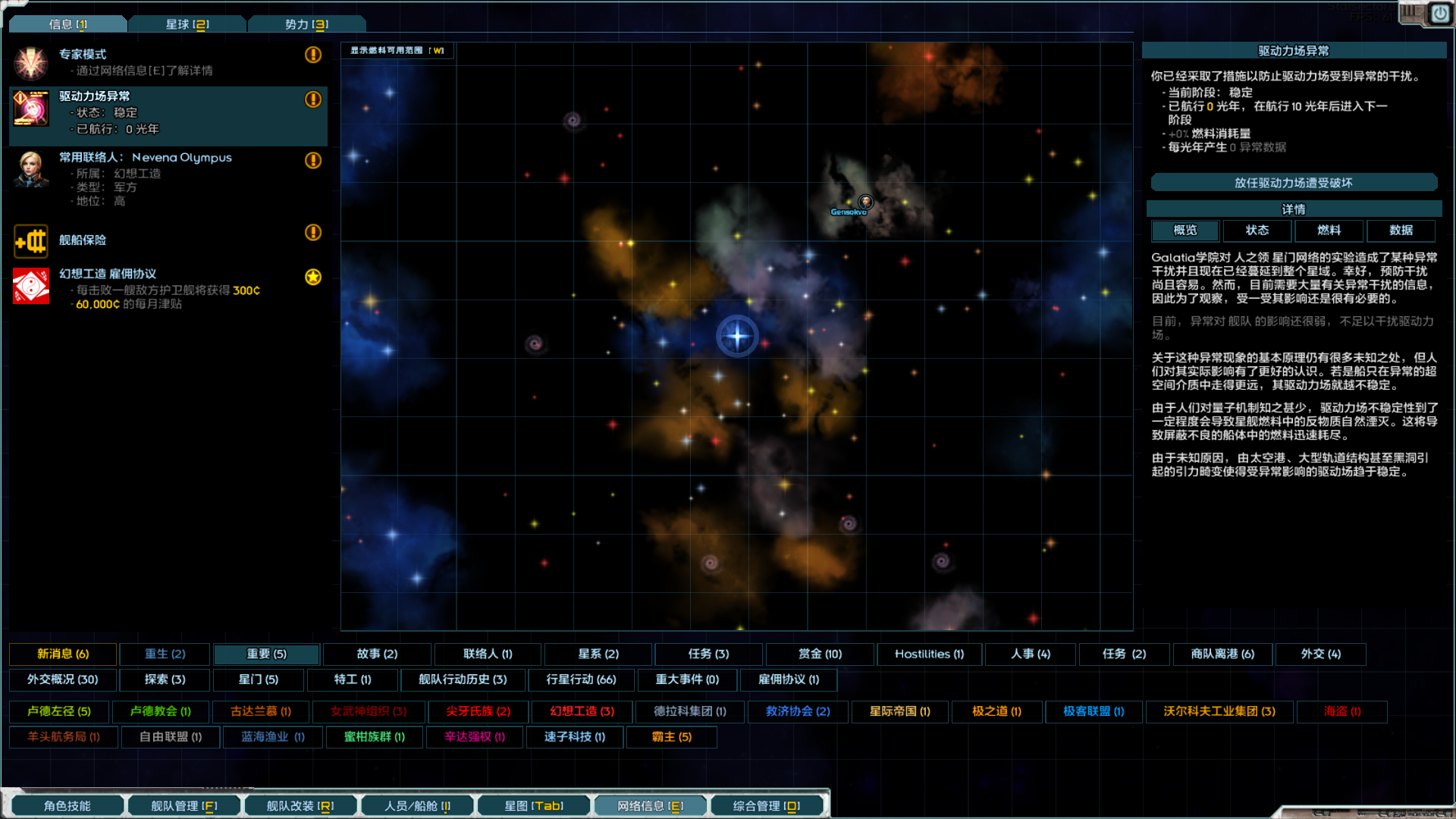Click the Gensokyo star on the map
The image size is (1456, 819).
pos(864,202)
